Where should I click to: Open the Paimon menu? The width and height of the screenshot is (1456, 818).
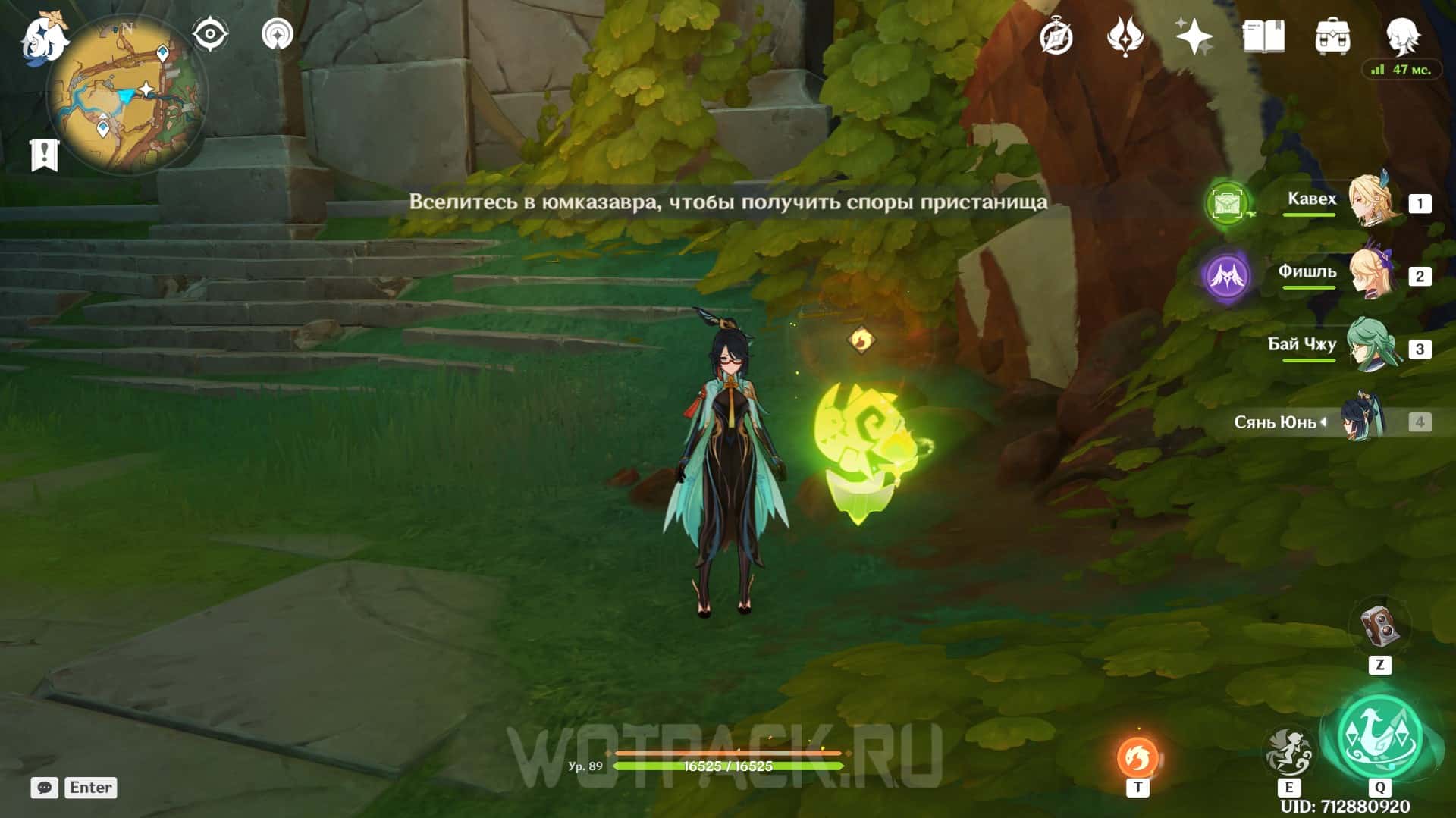point(44,38)
